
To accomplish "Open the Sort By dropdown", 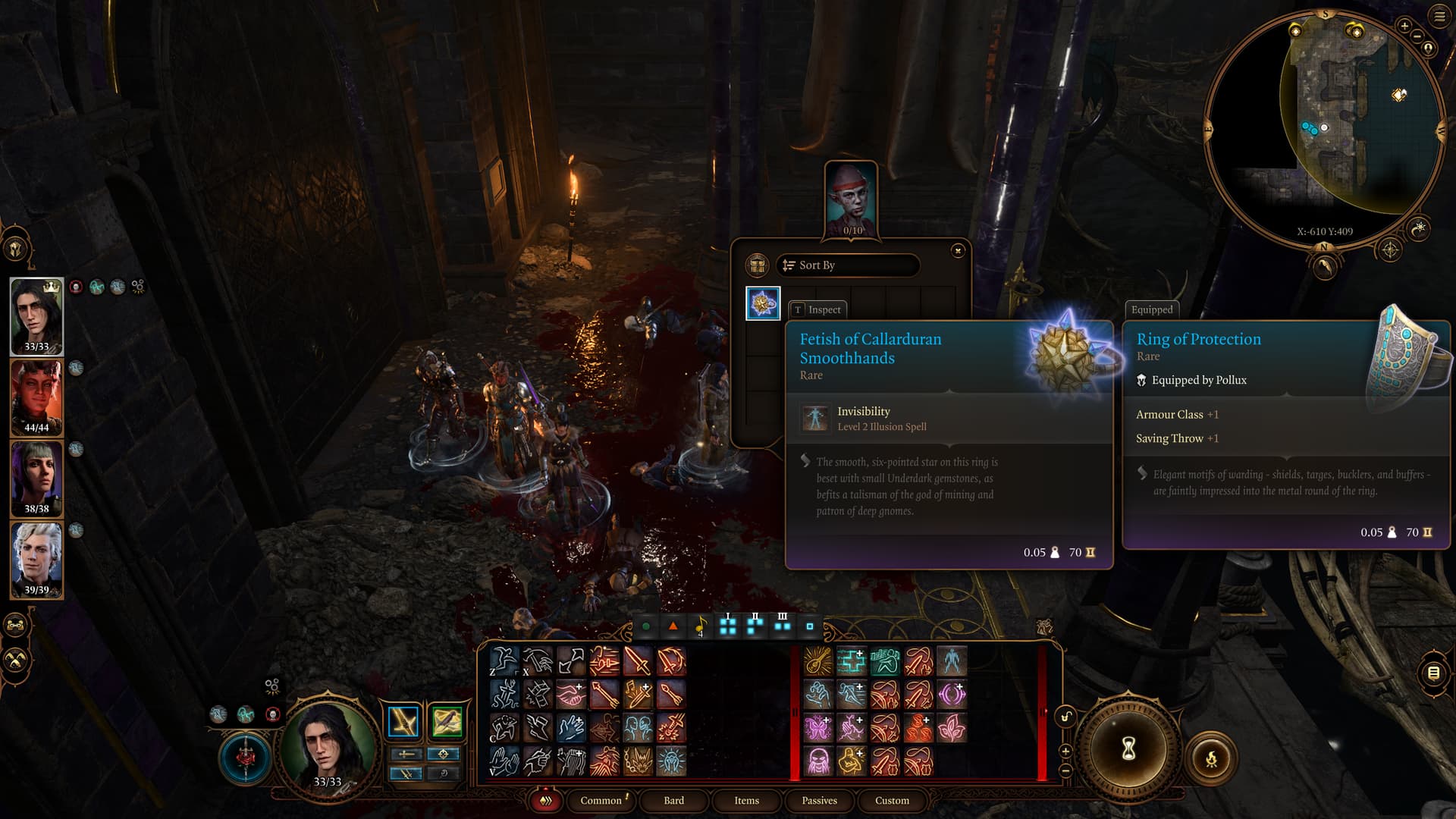I will [847, 265].
